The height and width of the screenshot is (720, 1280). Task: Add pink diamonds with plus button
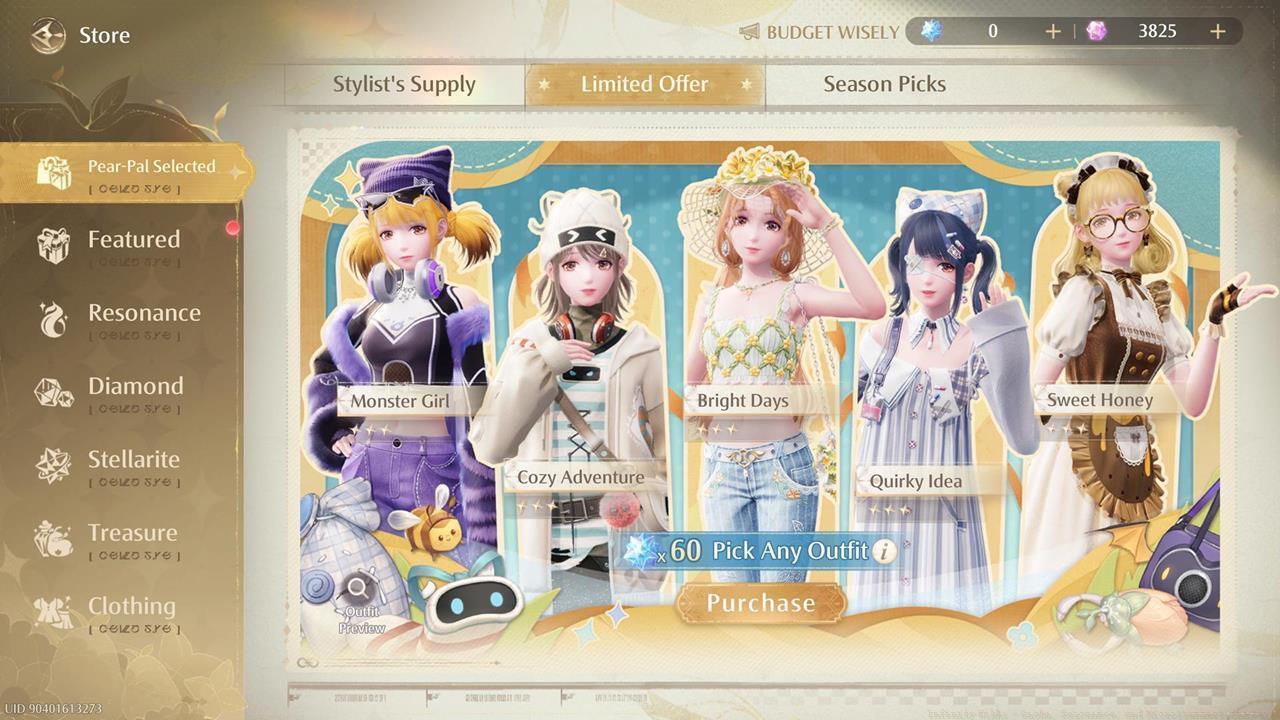pos(1217,32)
